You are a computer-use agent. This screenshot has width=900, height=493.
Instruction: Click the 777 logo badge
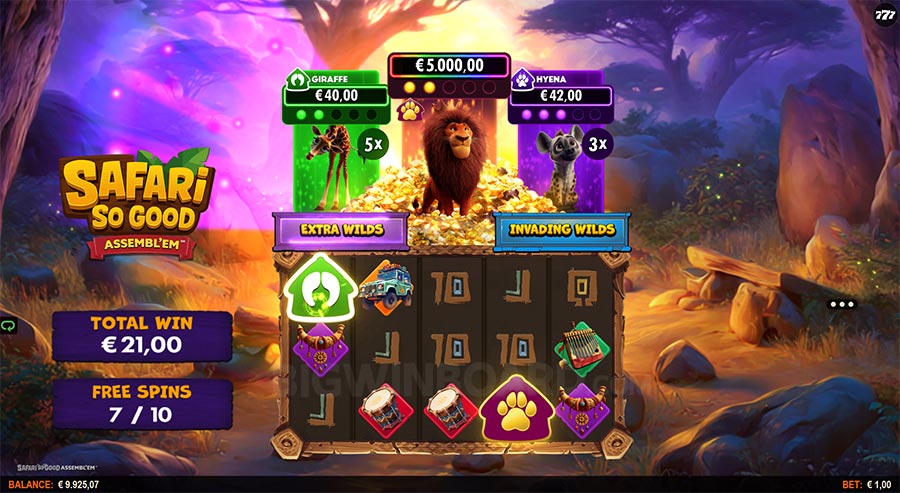tap(885, 16)
